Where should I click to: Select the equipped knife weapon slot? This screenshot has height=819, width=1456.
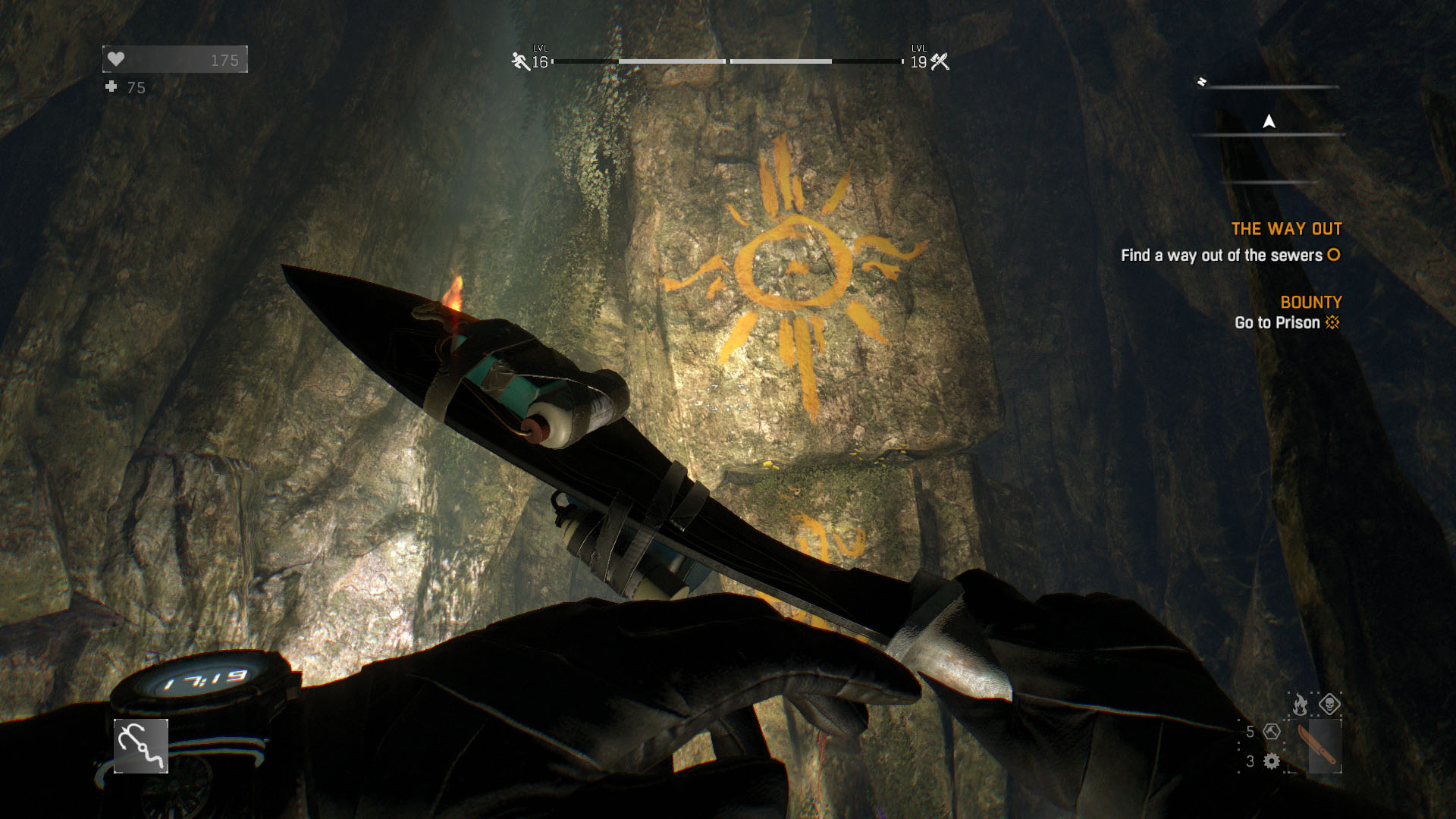coord(1323,747)
